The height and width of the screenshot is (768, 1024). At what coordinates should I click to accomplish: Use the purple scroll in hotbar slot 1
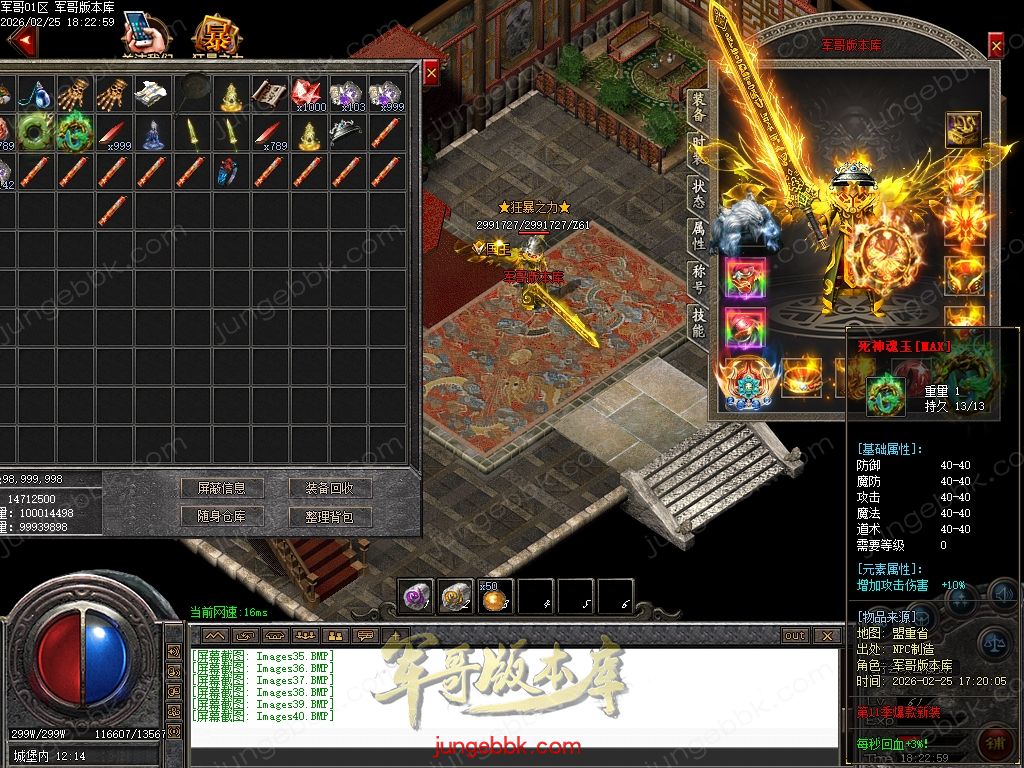click(x=416, y=597)
